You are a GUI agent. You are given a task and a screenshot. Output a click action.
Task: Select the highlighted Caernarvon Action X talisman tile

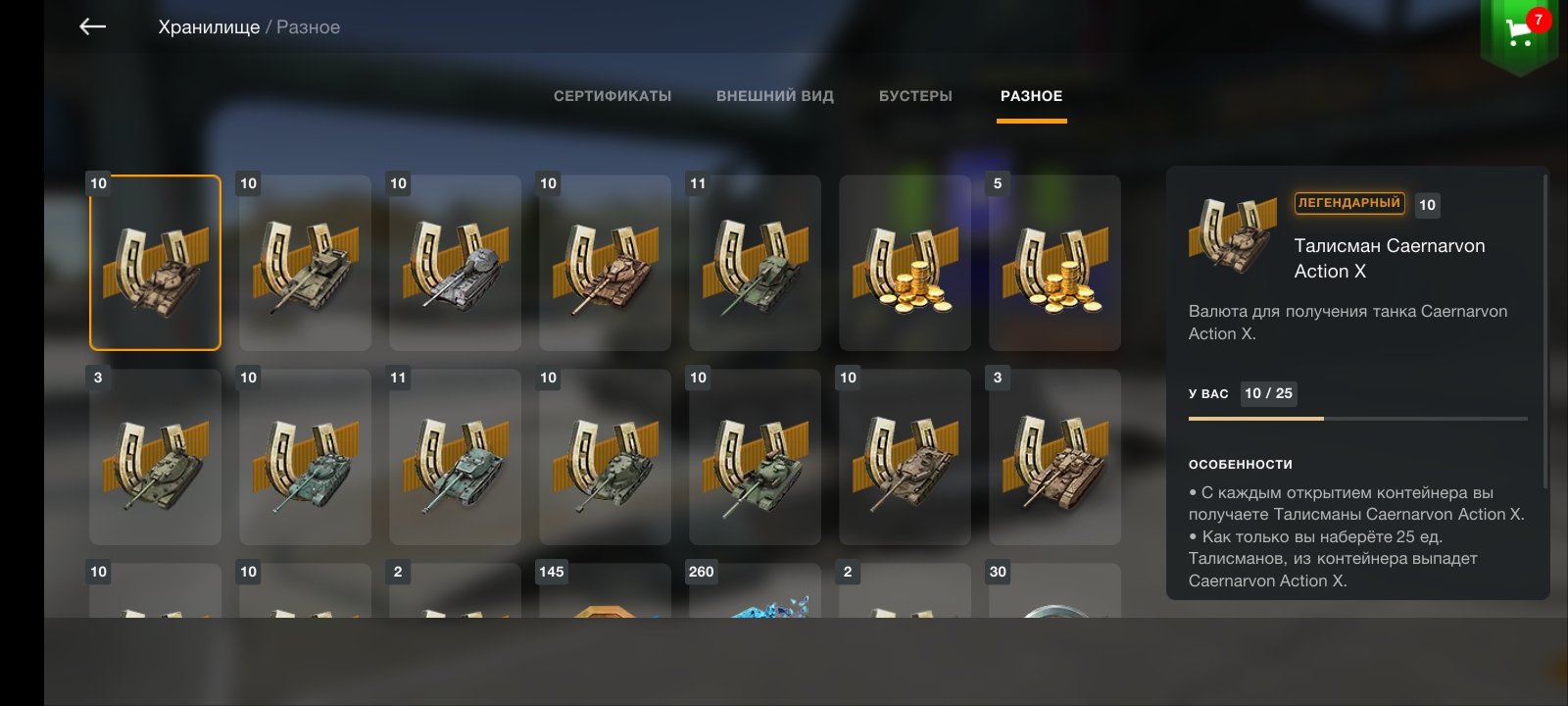[155, 263]
